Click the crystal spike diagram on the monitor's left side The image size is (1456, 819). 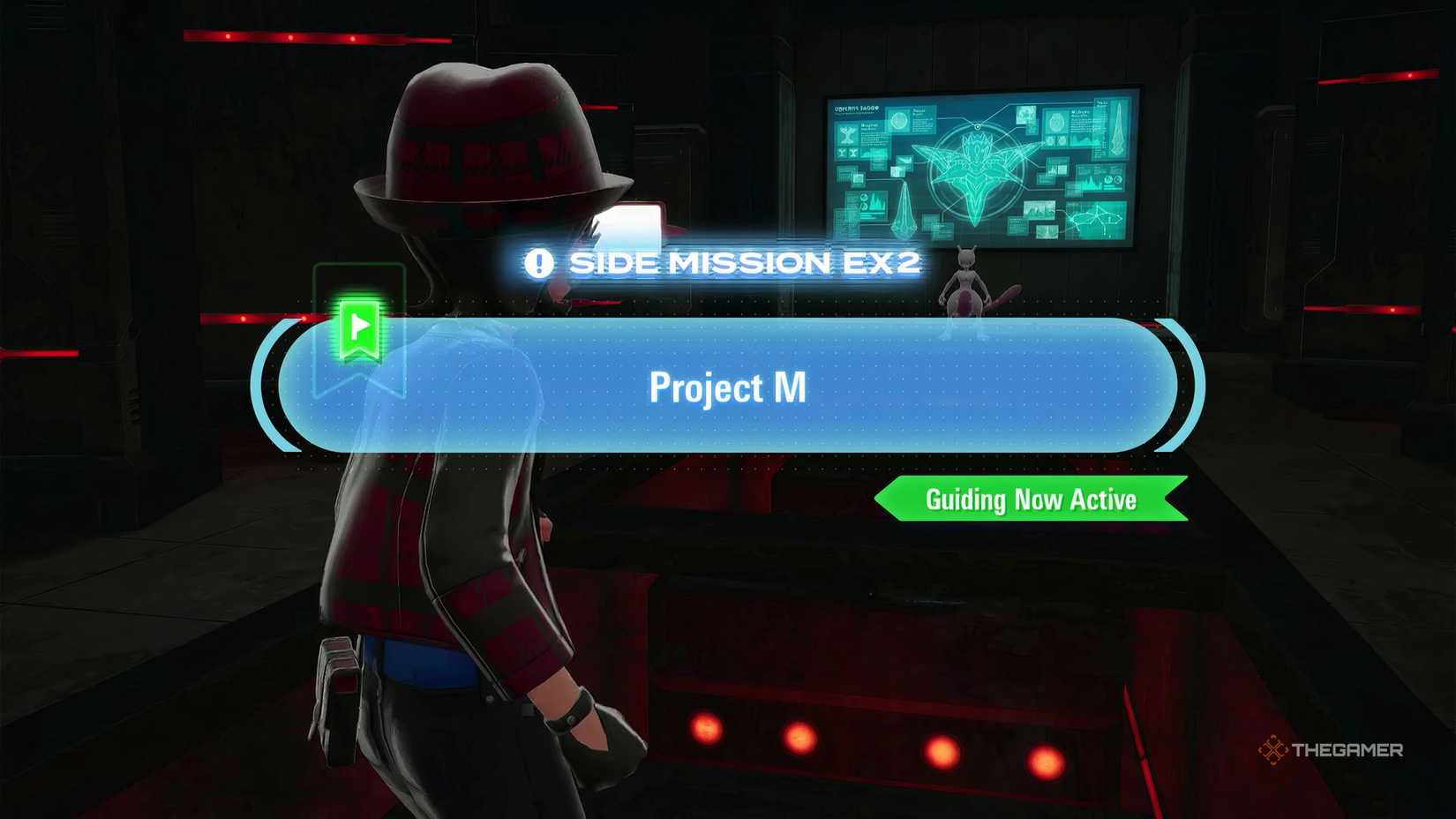[x=904, y=207]
